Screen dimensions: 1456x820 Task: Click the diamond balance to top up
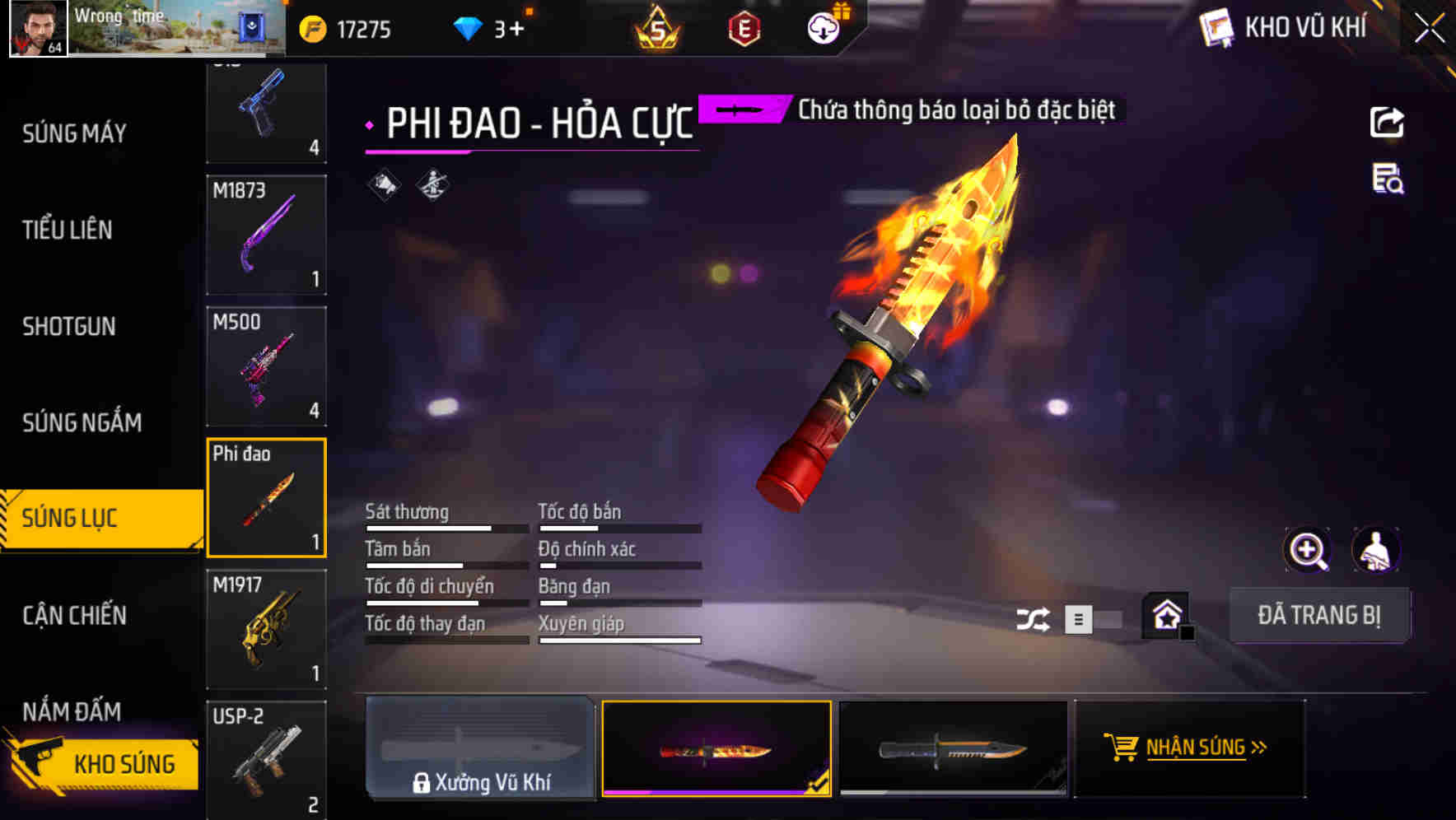click(489, 27)
